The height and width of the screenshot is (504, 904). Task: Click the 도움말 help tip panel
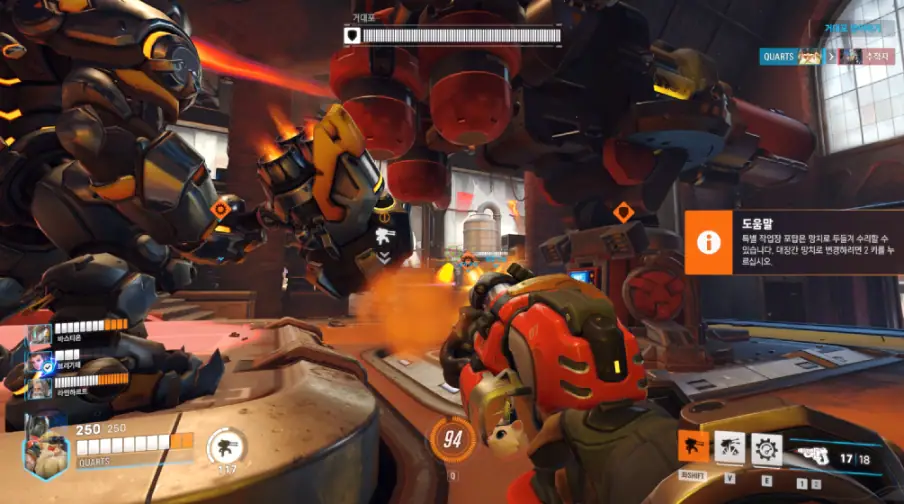[794, 242]
